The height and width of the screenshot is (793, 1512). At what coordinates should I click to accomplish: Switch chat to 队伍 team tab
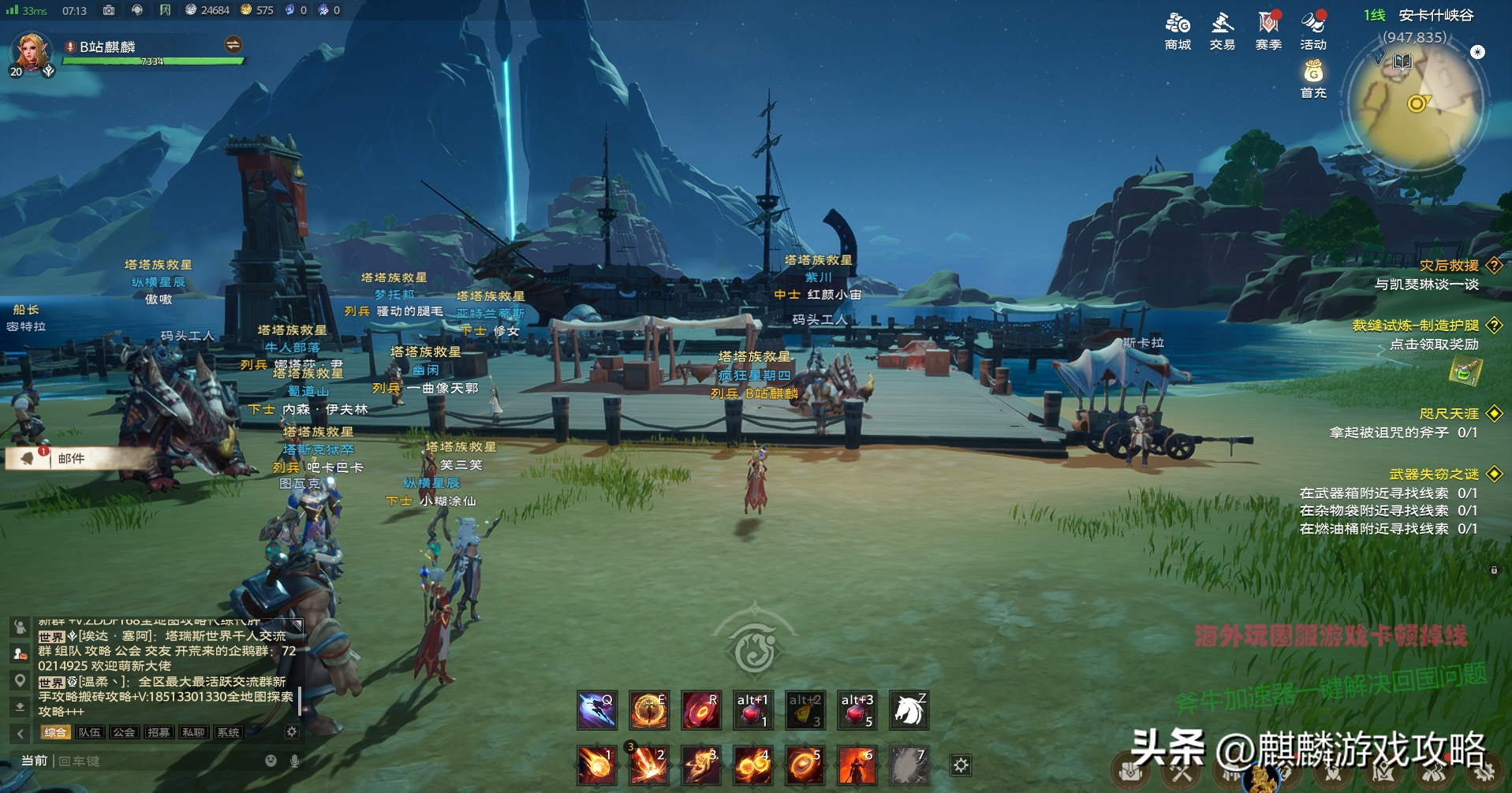click(89, 732)
